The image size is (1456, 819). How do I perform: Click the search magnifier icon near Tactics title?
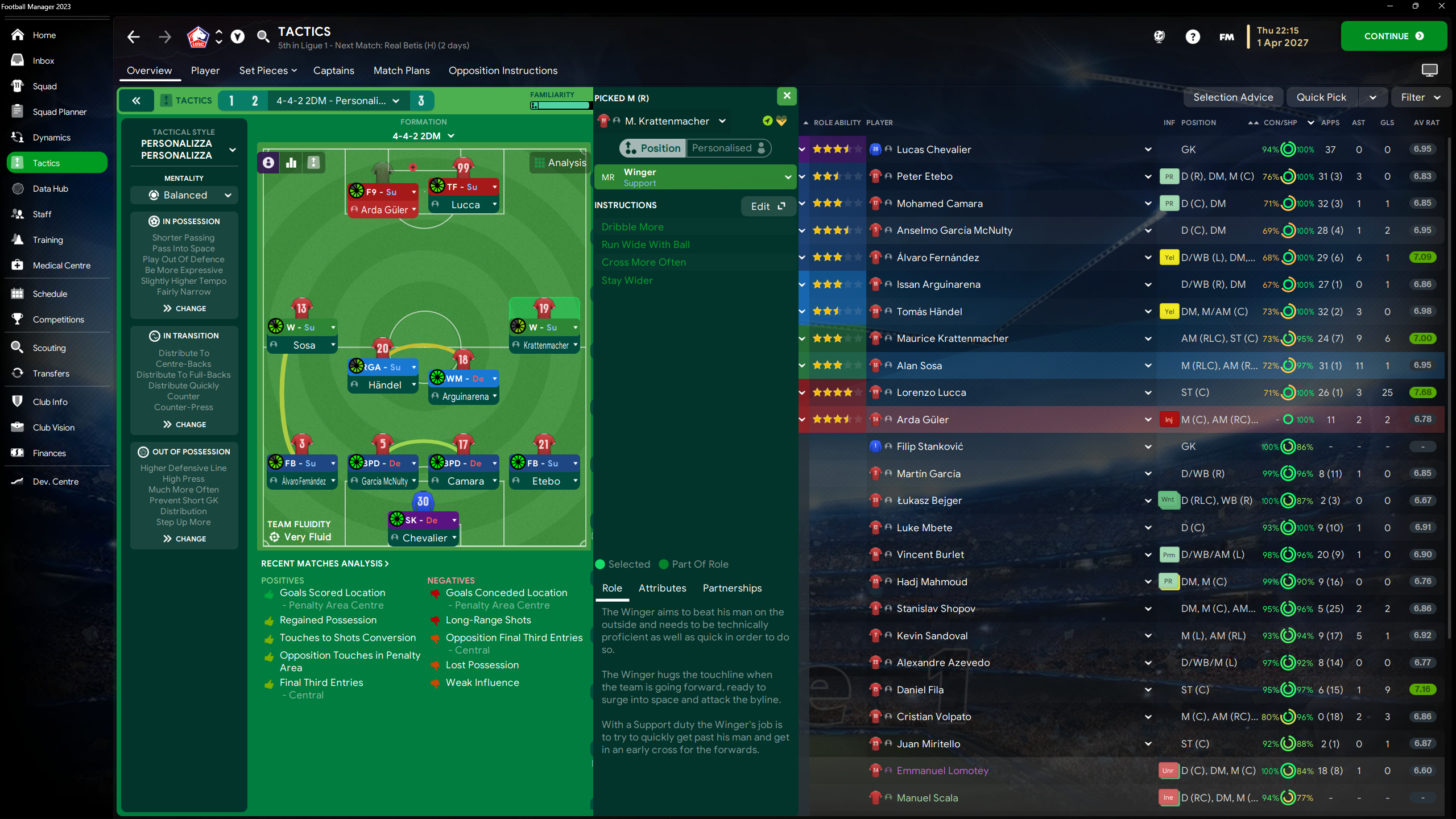263,36
